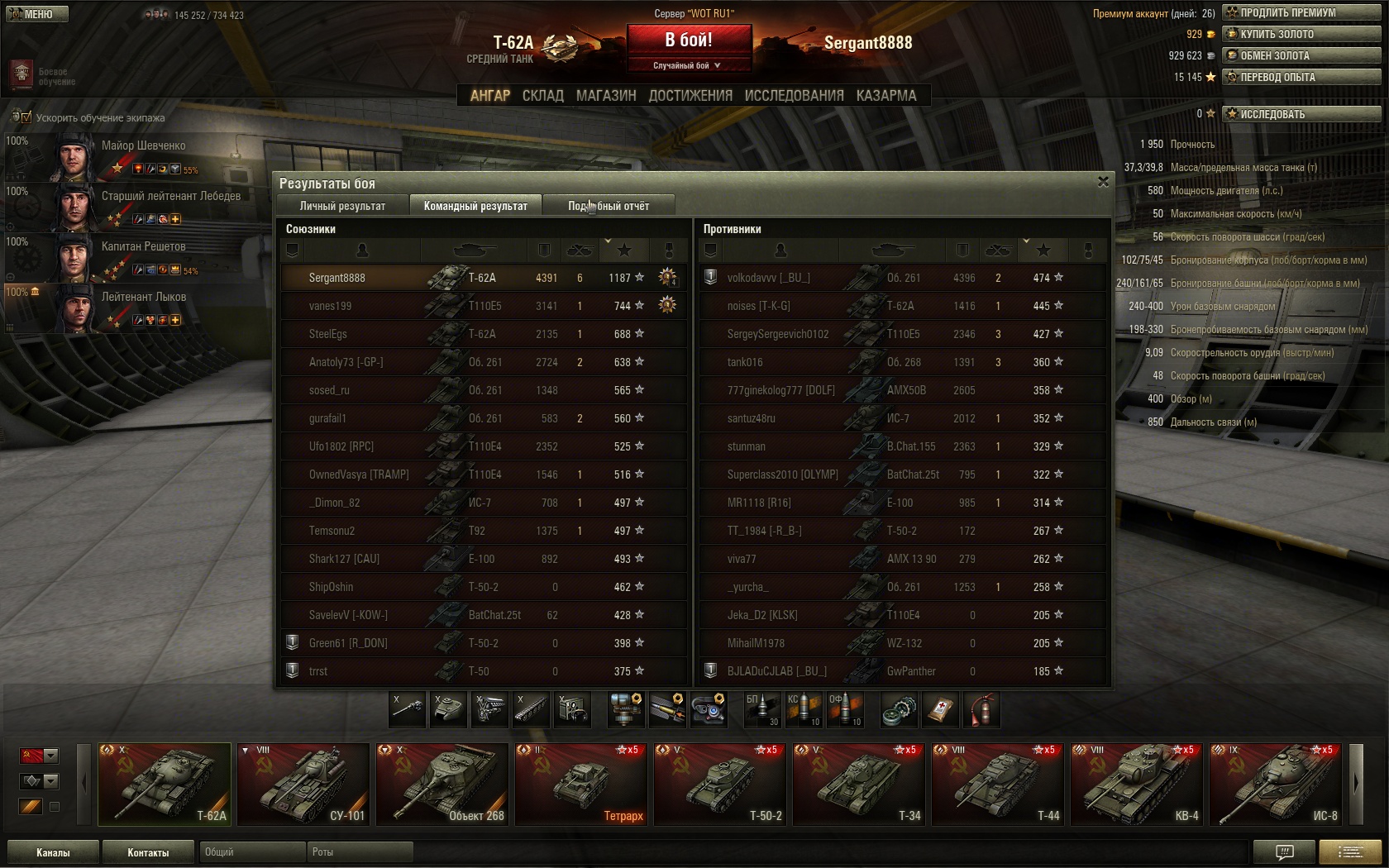
Task: Toggle Ускорить обучение экипажа checkbox
Action: [26, 117]
